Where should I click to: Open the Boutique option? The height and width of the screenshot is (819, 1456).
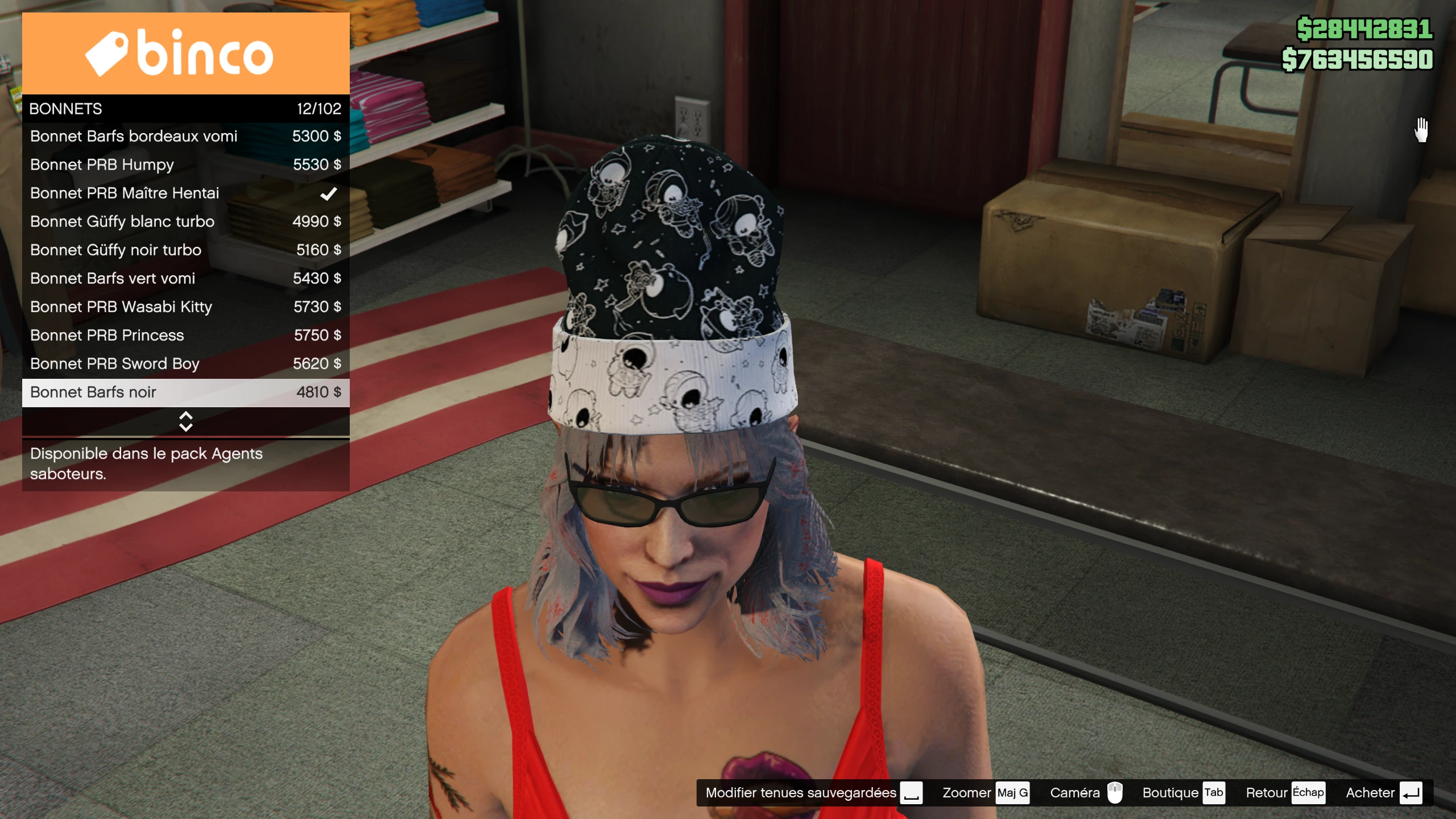point(1183,793)
